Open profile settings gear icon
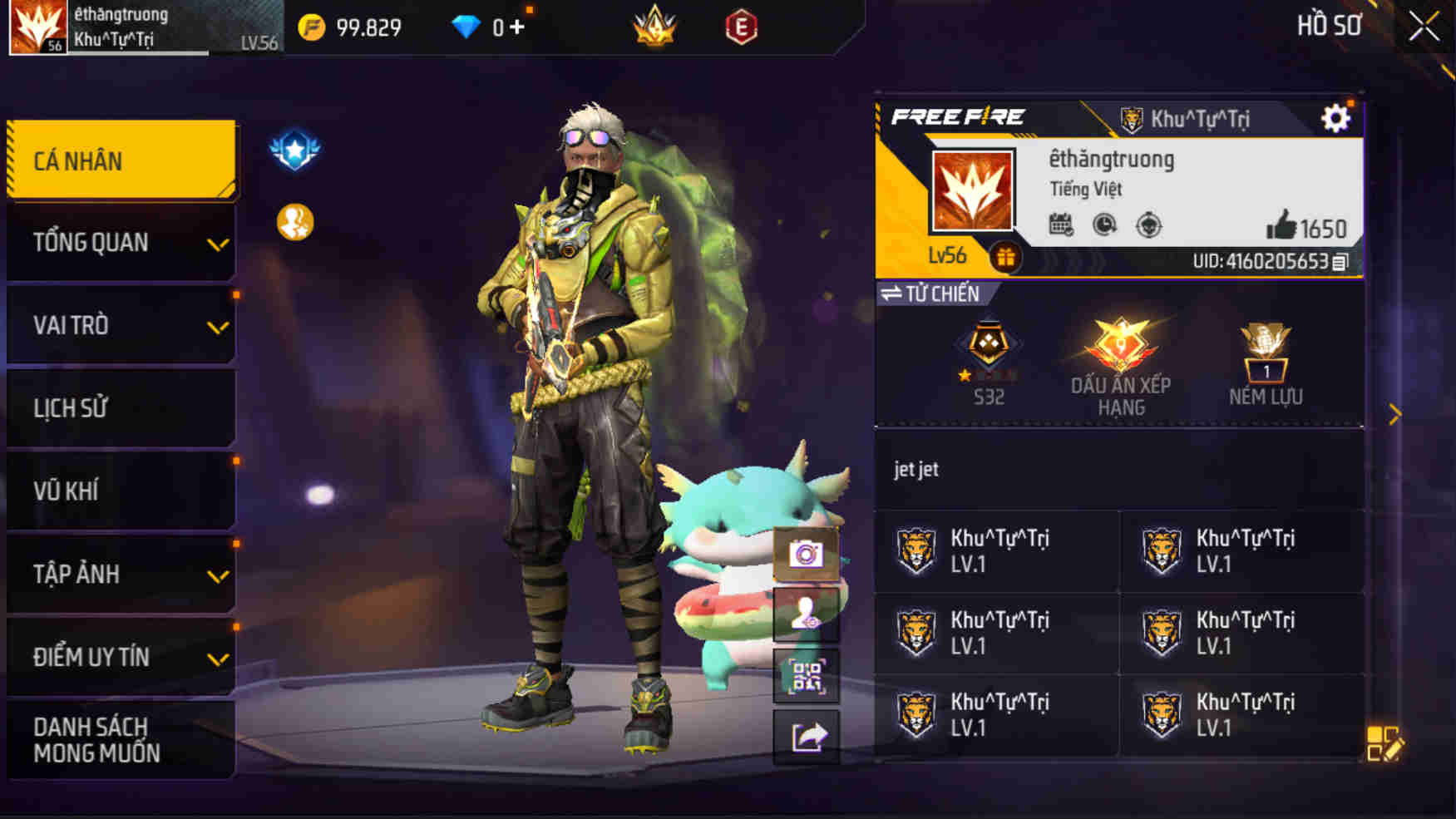The height and width of the screenshot is (819, 1456). pyautogui.click(x=1337, y=118)
